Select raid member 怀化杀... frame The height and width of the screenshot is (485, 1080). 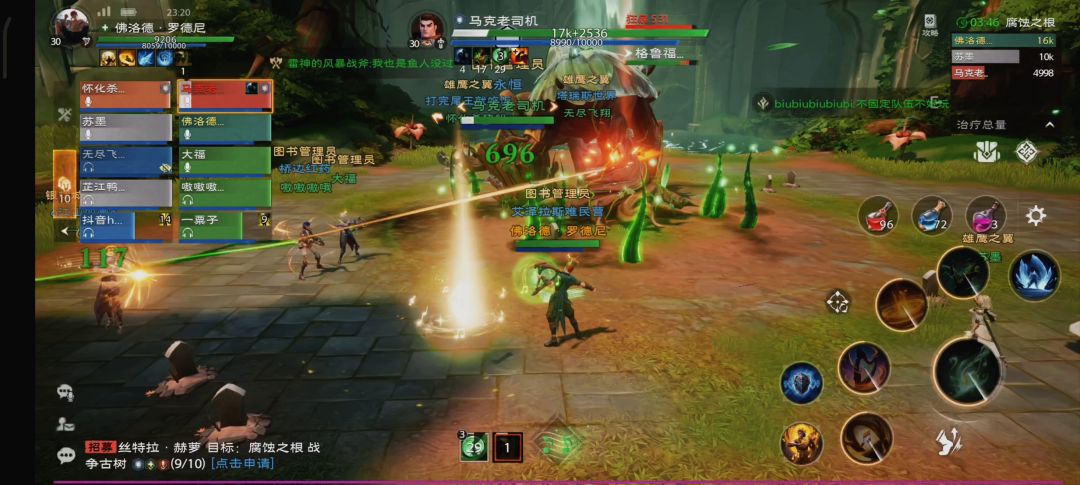click(x=125, y=95)
